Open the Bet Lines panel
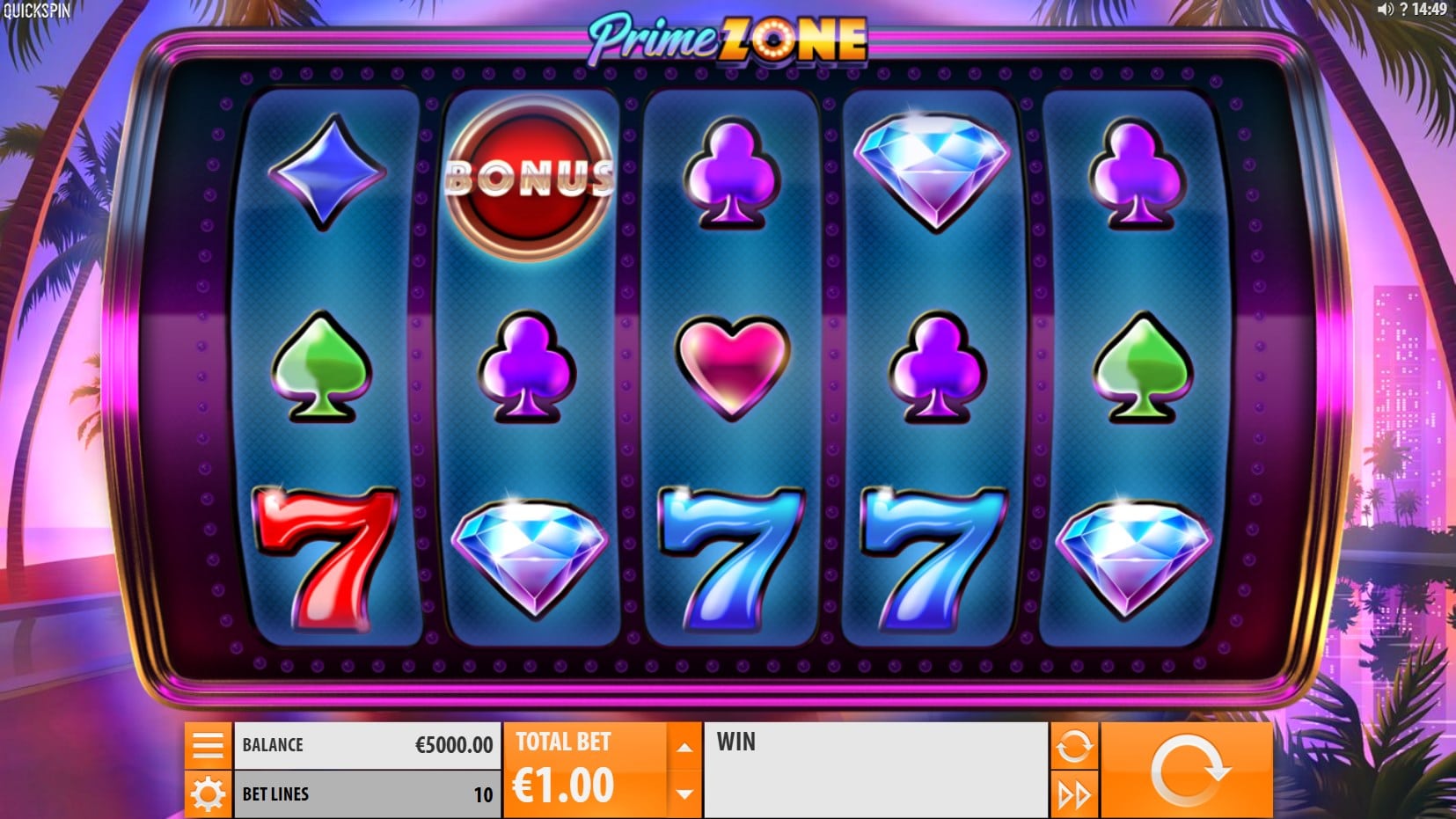Image resolution: width=1456 pixels, height=819 pixels. pyautogui.click(x=367, y=794)
